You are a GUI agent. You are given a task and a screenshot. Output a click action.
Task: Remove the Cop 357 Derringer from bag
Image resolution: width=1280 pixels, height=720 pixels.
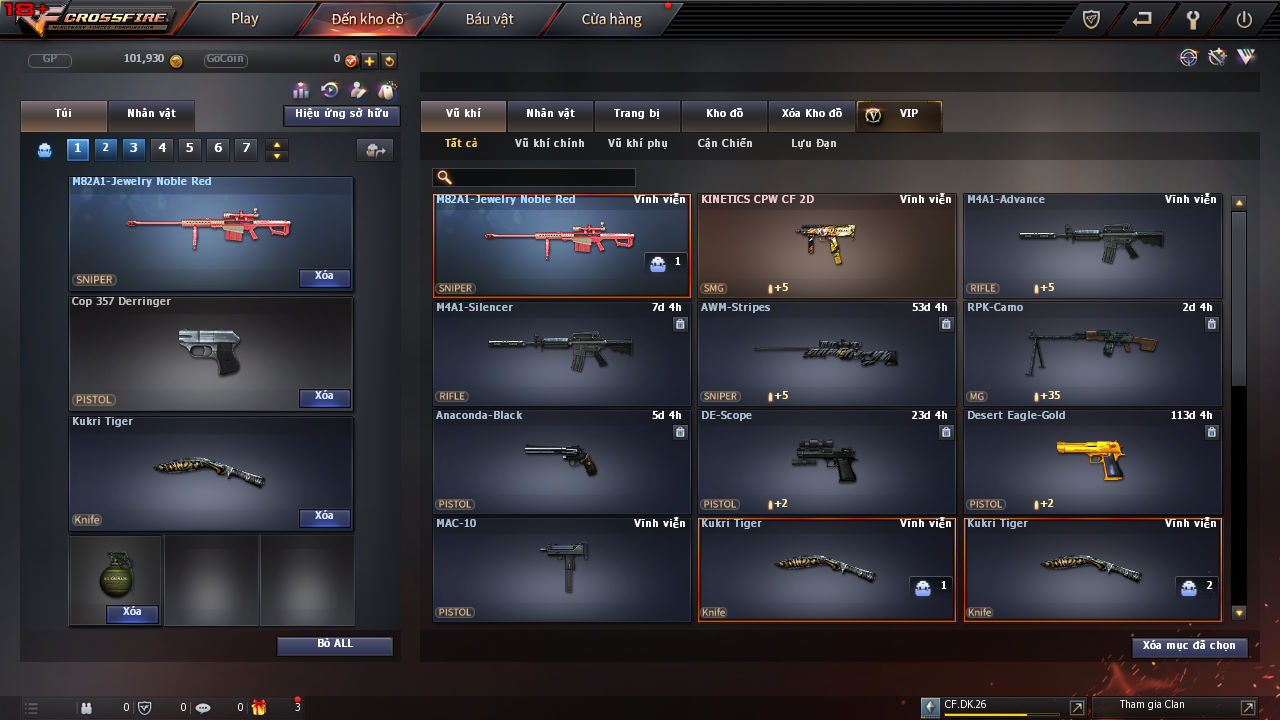coord(324,397)
